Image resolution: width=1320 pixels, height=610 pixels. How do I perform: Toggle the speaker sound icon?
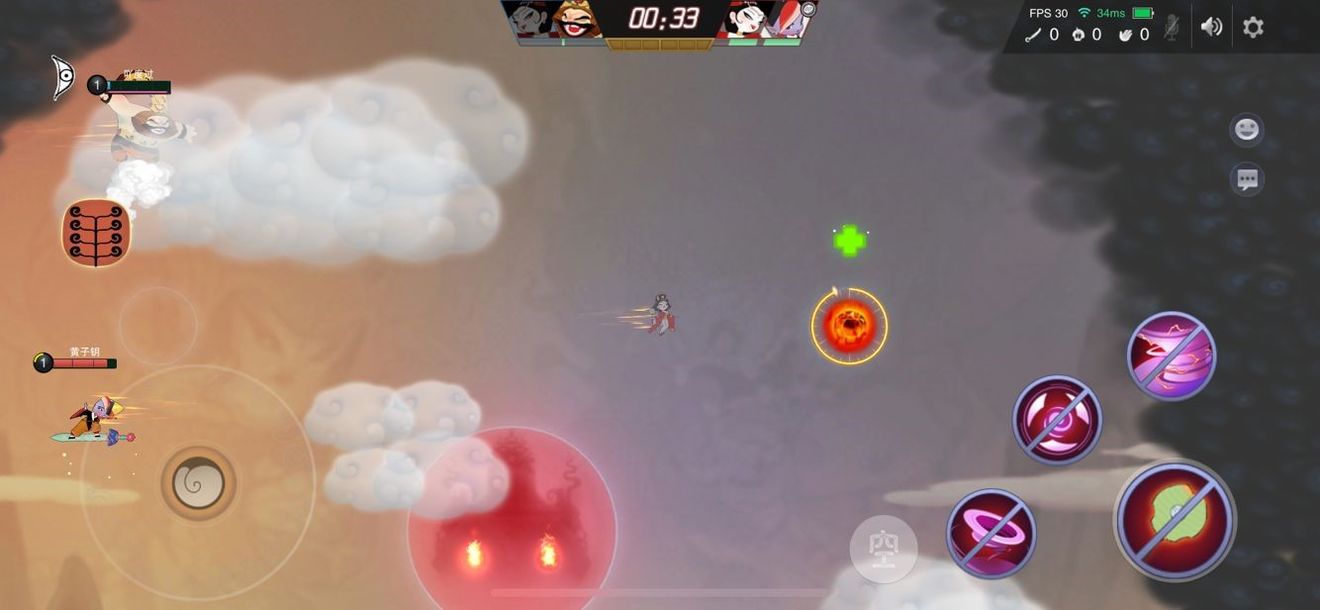1211,27
